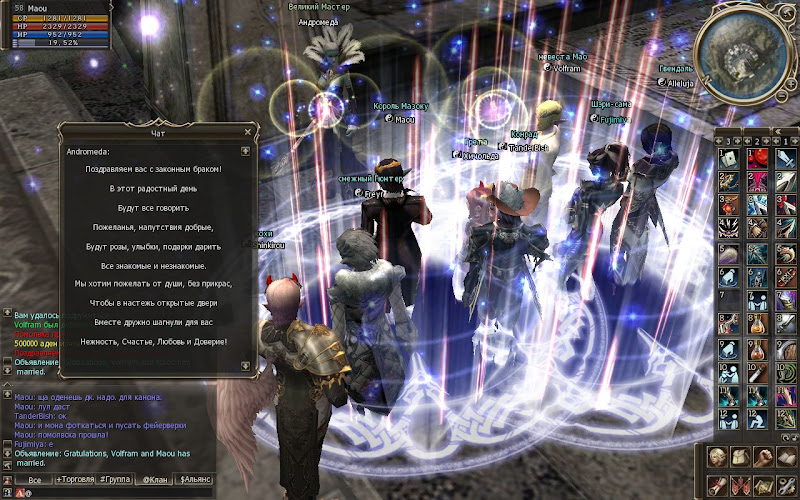Open the fist actions menu icon
Image resolution: width=800 pixels, height=500 pixels.
763,456
